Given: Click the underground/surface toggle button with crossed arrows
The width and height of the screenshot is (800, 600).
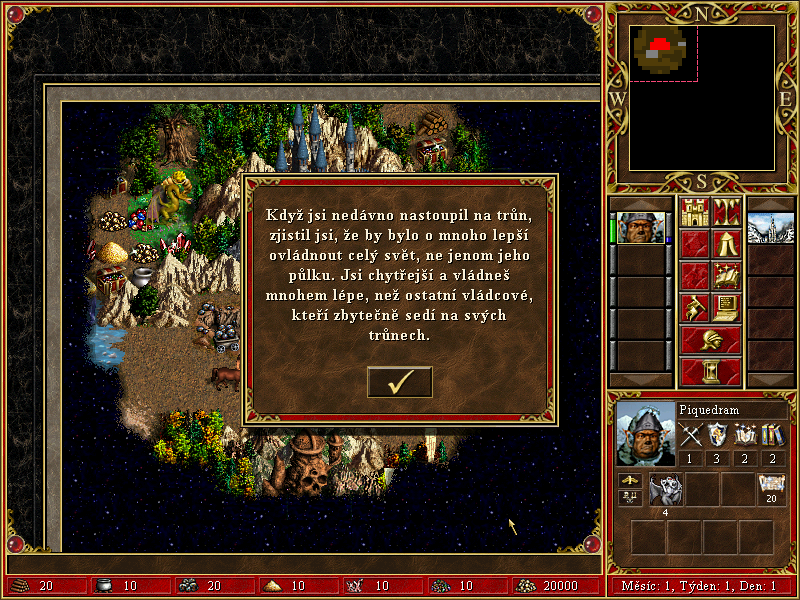Looking at the screenshot, I should click(726, 212).
